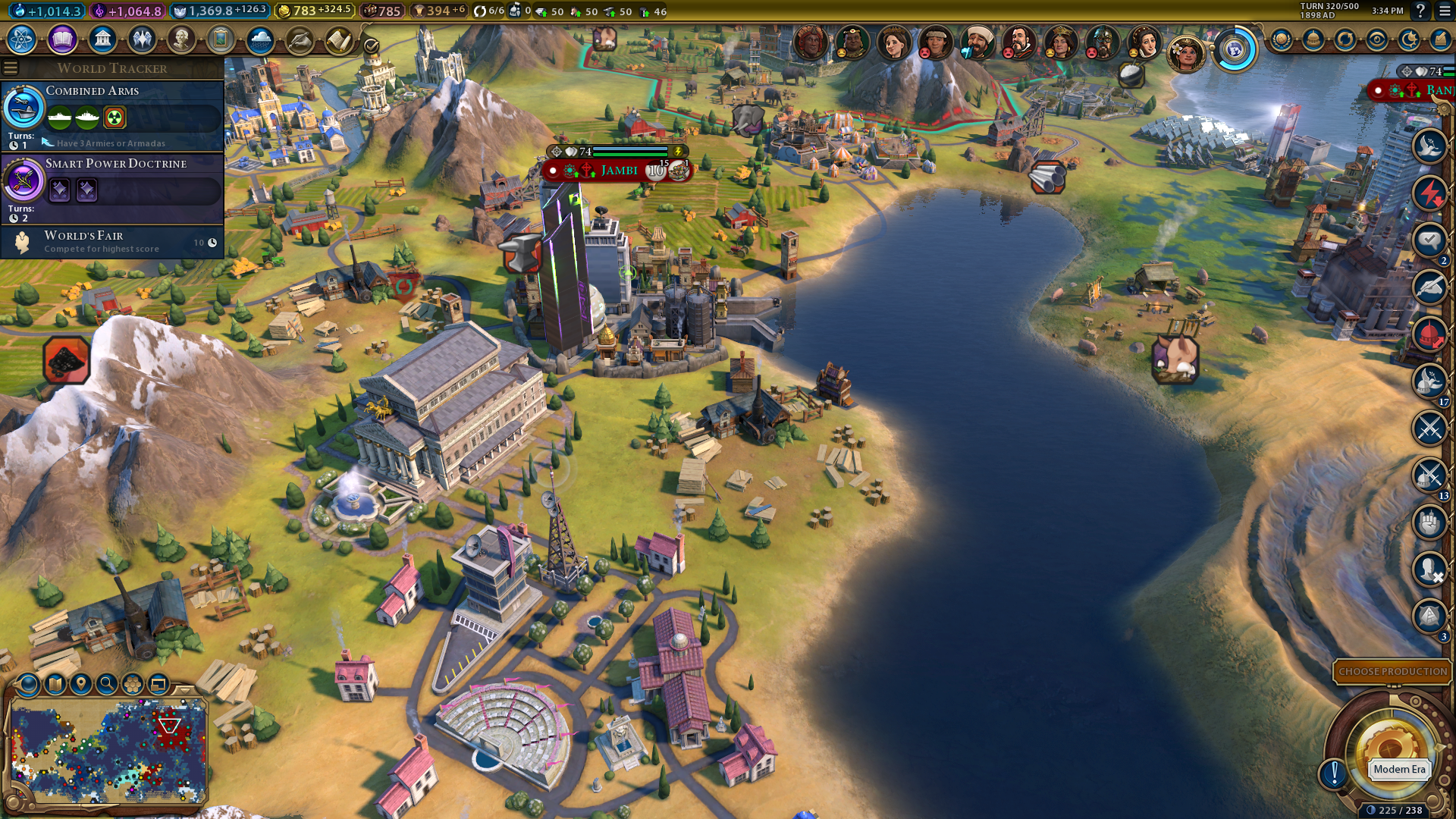Open the great people screen
The height and width of the screenshot is (819, 1456).
pyautogui.click(x=181, y=39)
